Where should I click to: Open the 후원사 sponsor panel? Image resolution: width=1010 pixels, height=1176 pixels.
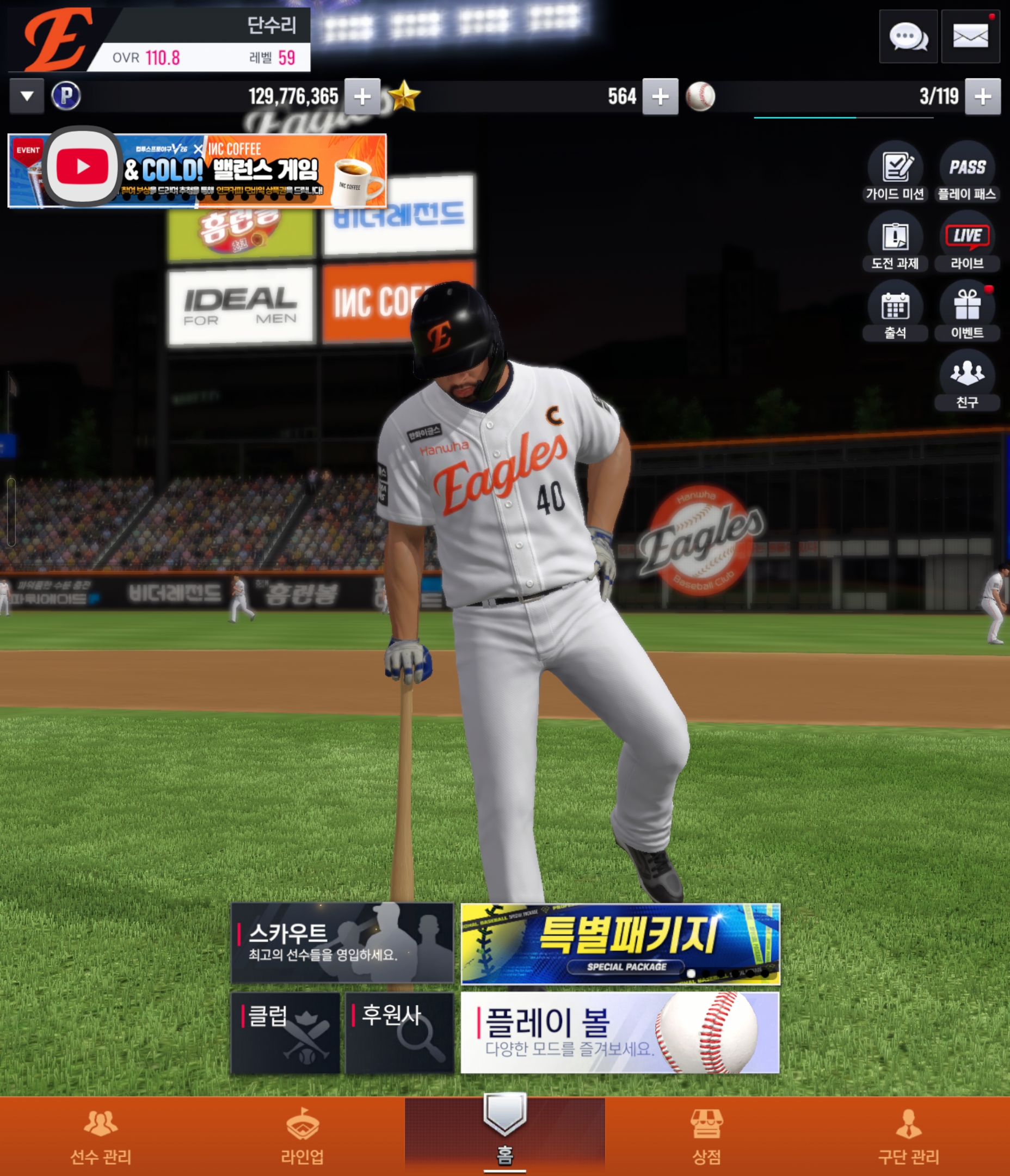[399, 1032]
